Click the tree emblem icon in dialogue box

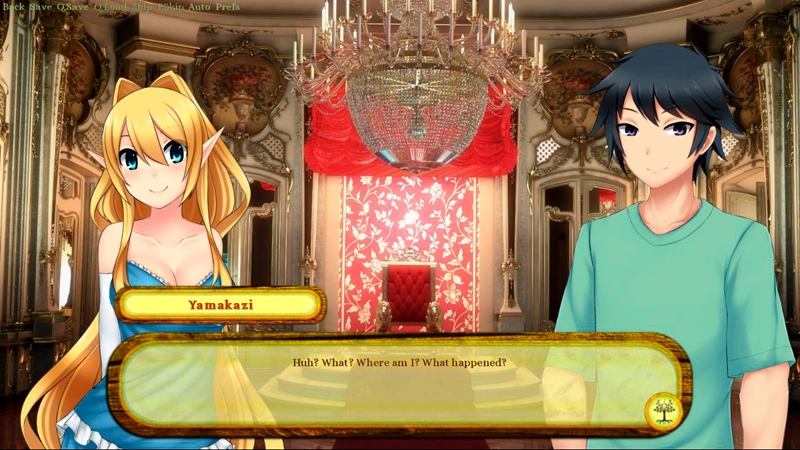coord(659,411)
